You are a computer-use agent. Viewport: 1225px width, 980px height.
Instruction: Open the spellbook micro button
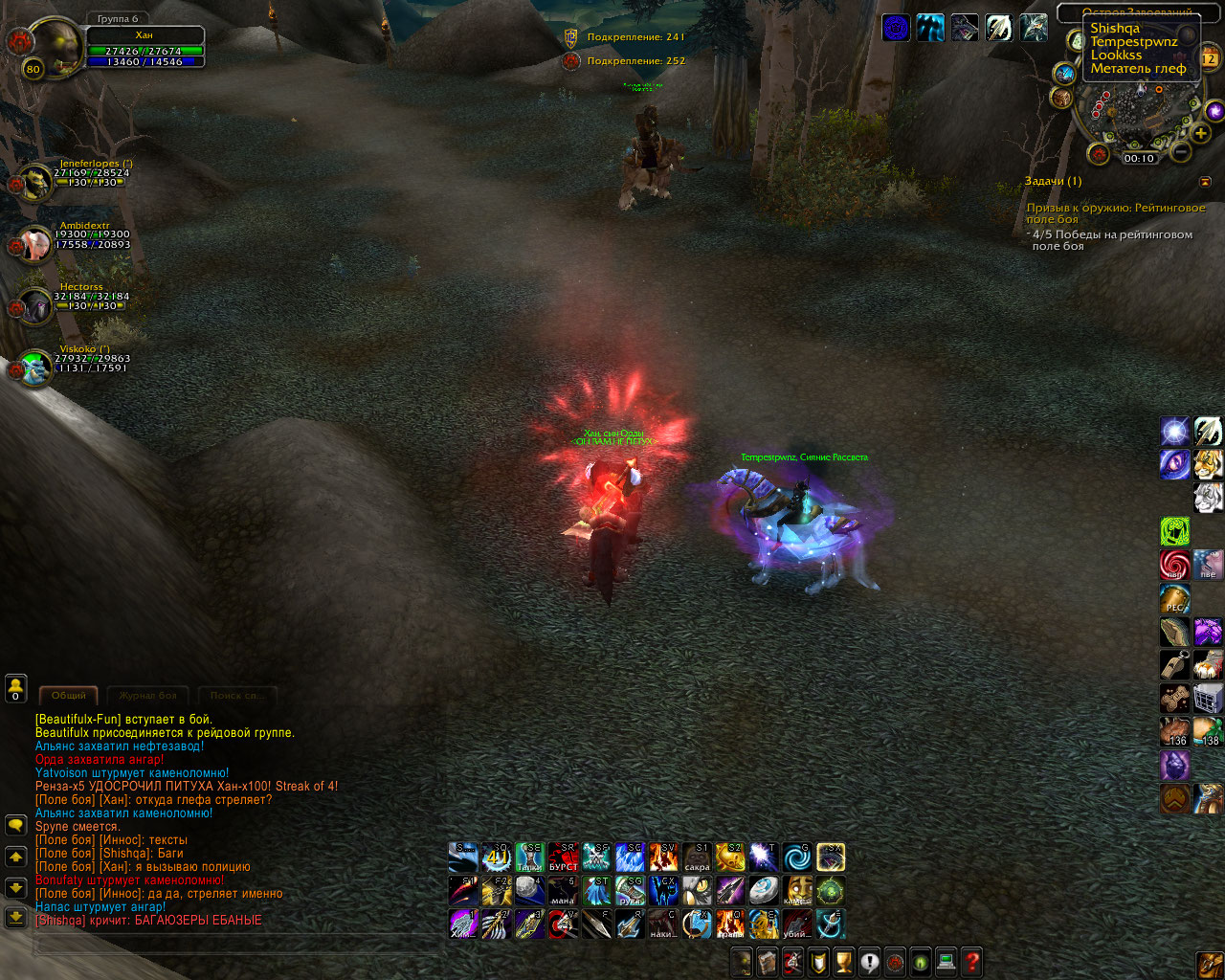[x=767, y=961]
